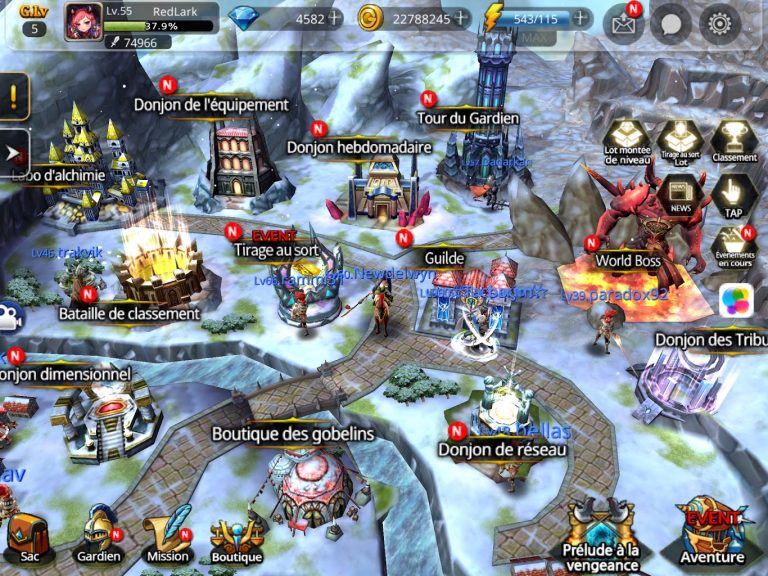Show the Classement trophy rankings
768x576 pixels.
(x=735, y=142)
